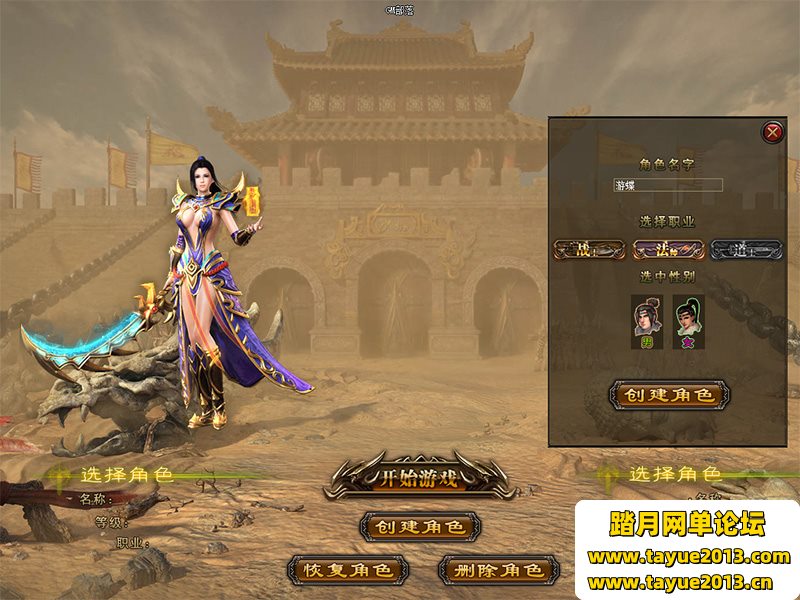Choose the Mage (法师) class

669,250
